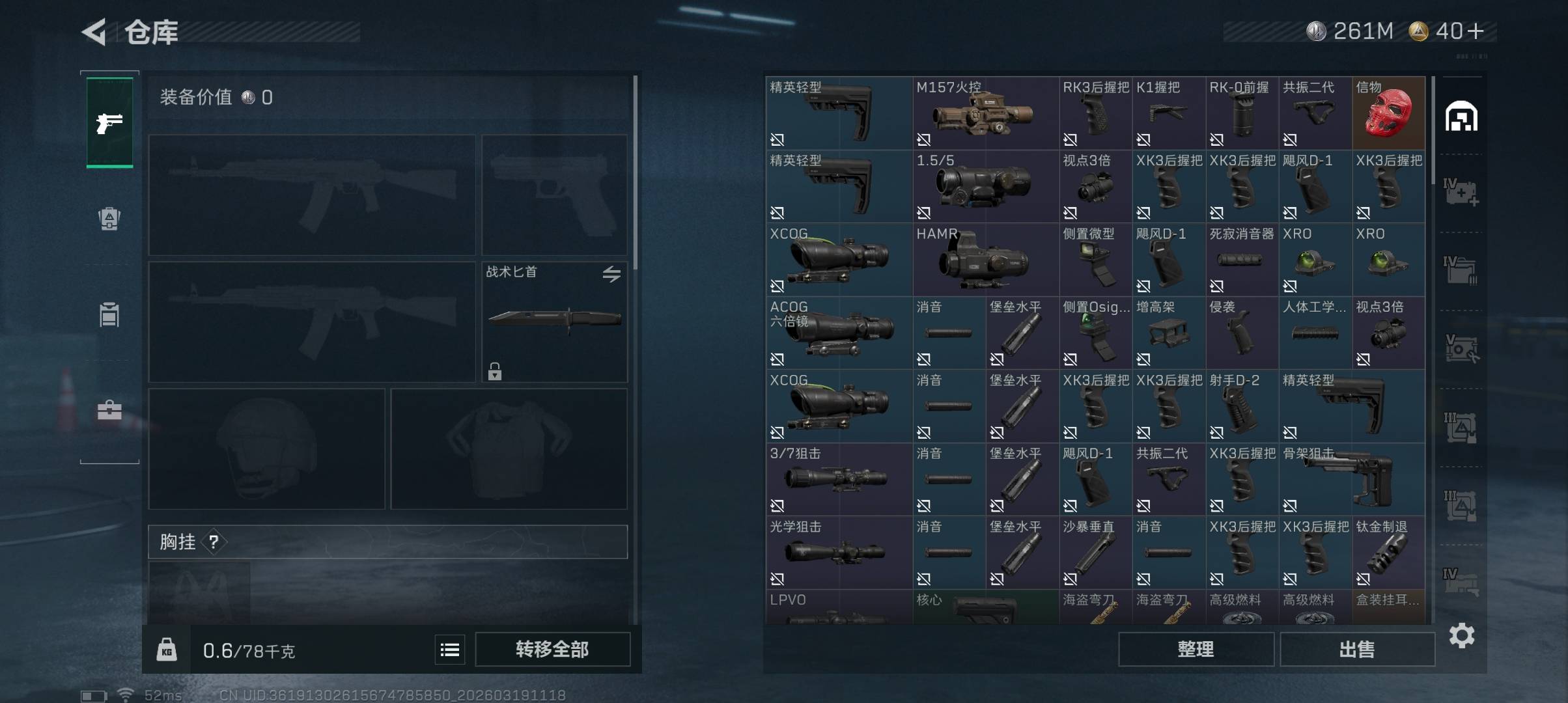Select the 骨架狙击 stock item
Screen dimensions: 1568x703
(1352, 480)
